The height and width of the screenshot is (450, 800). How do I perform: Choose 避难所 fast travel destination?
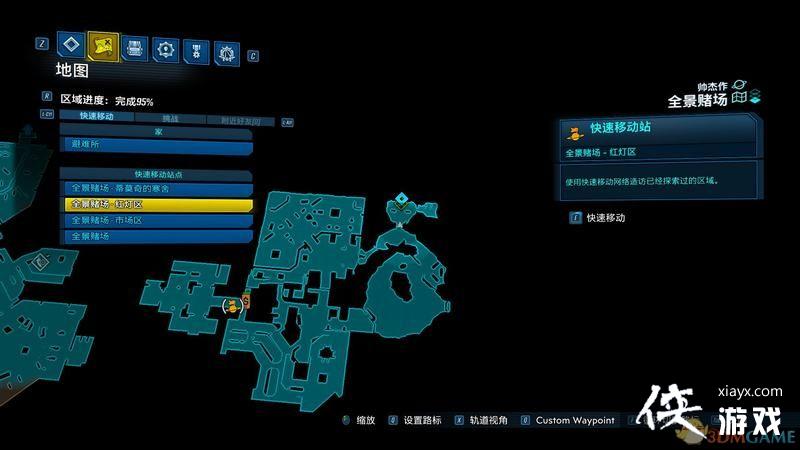tap(155, 145)
